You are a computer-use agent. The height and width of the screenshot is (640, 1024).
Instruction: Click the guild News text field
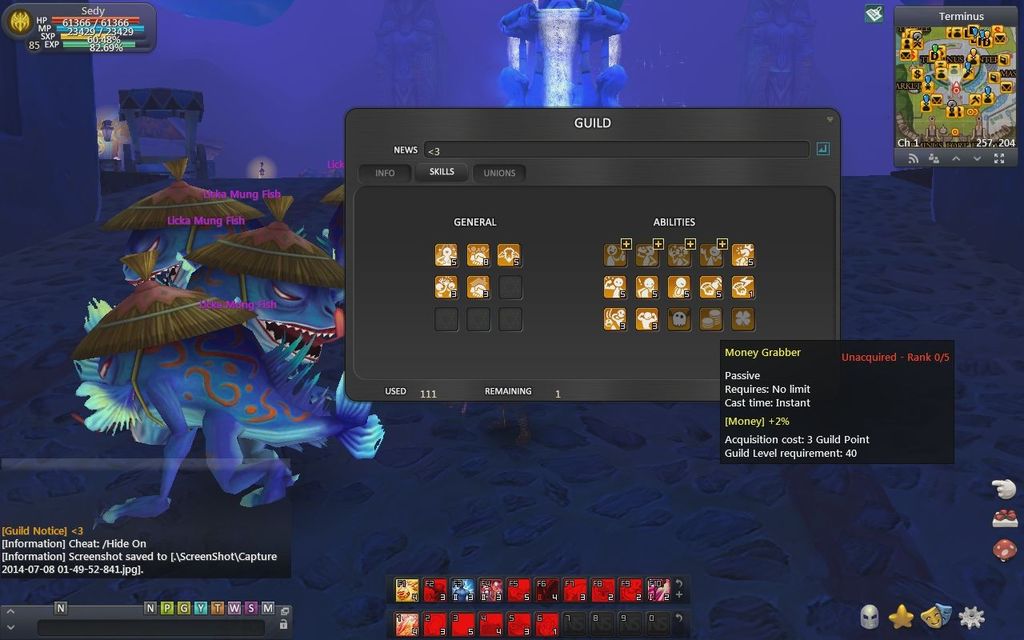point(616,150)
